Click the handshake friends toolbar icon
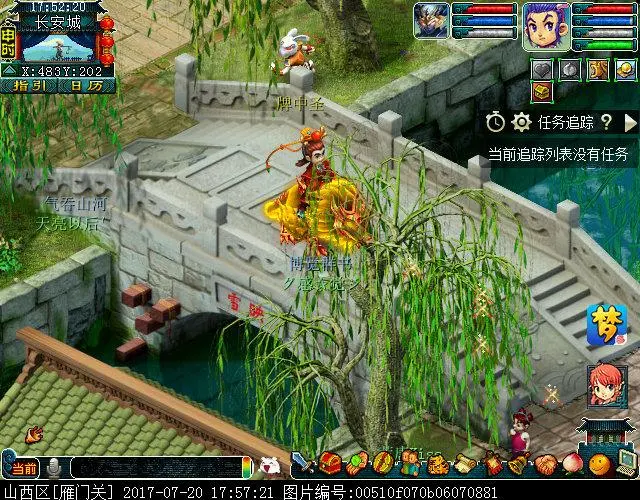This screenshot has height=500, width=640. pos(545,464)
